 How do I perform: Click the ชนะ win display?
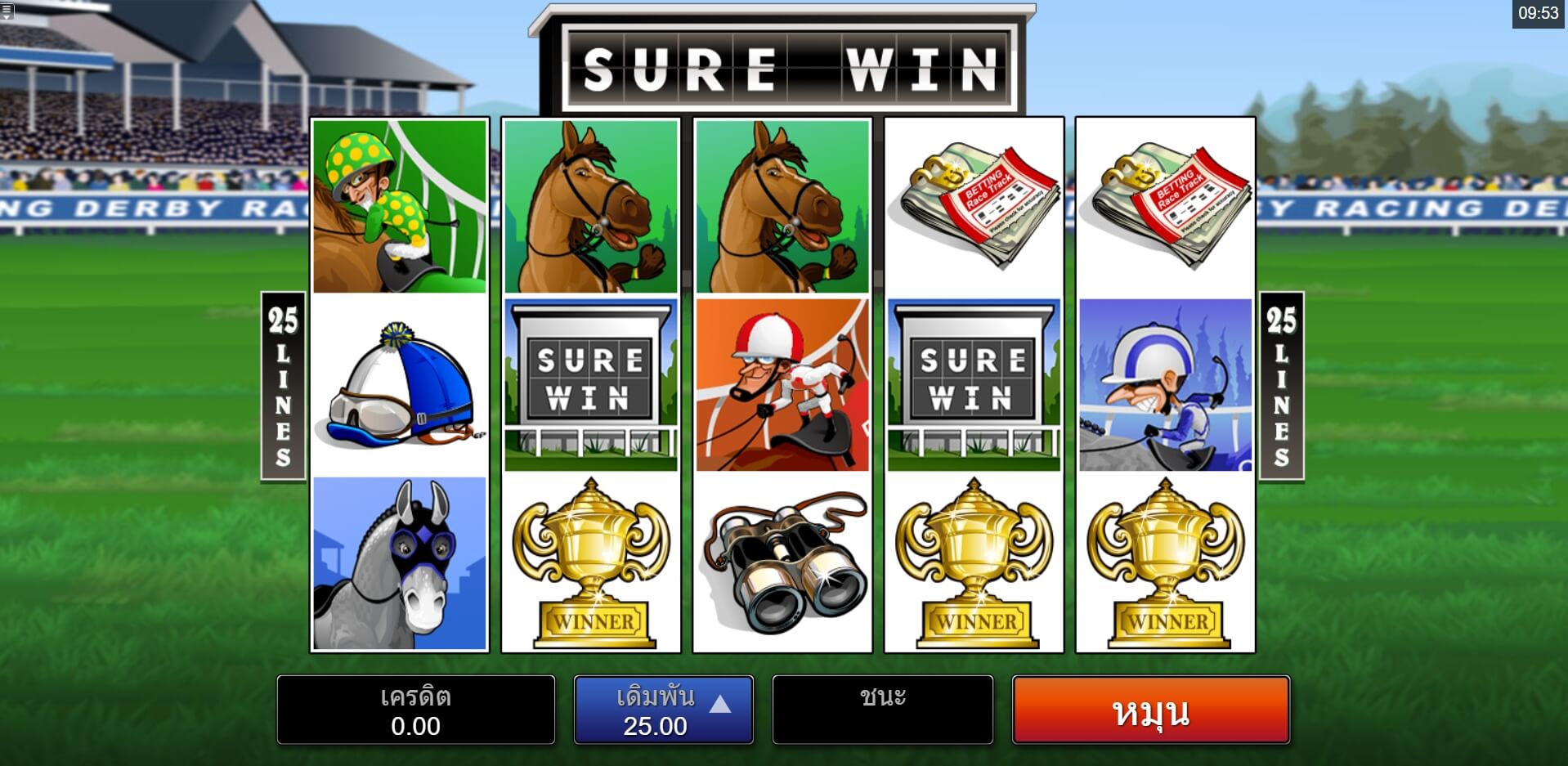pyautogui.click(x=882, y=710)
